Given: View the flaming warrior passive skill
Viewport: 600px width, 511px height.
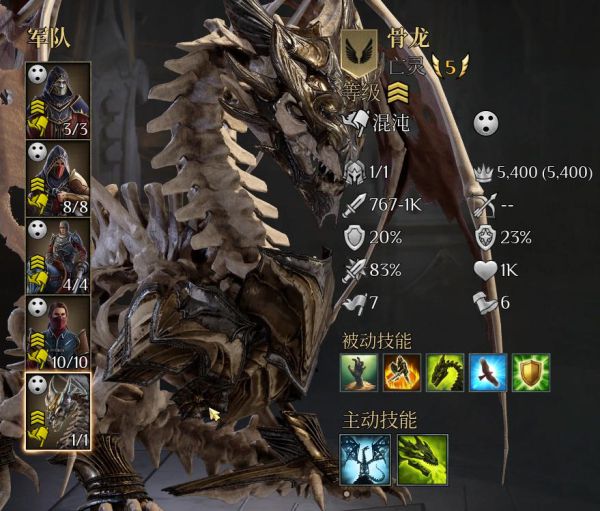Looking at the screenshot, I should pyautogui.click(x=403, y=372).
